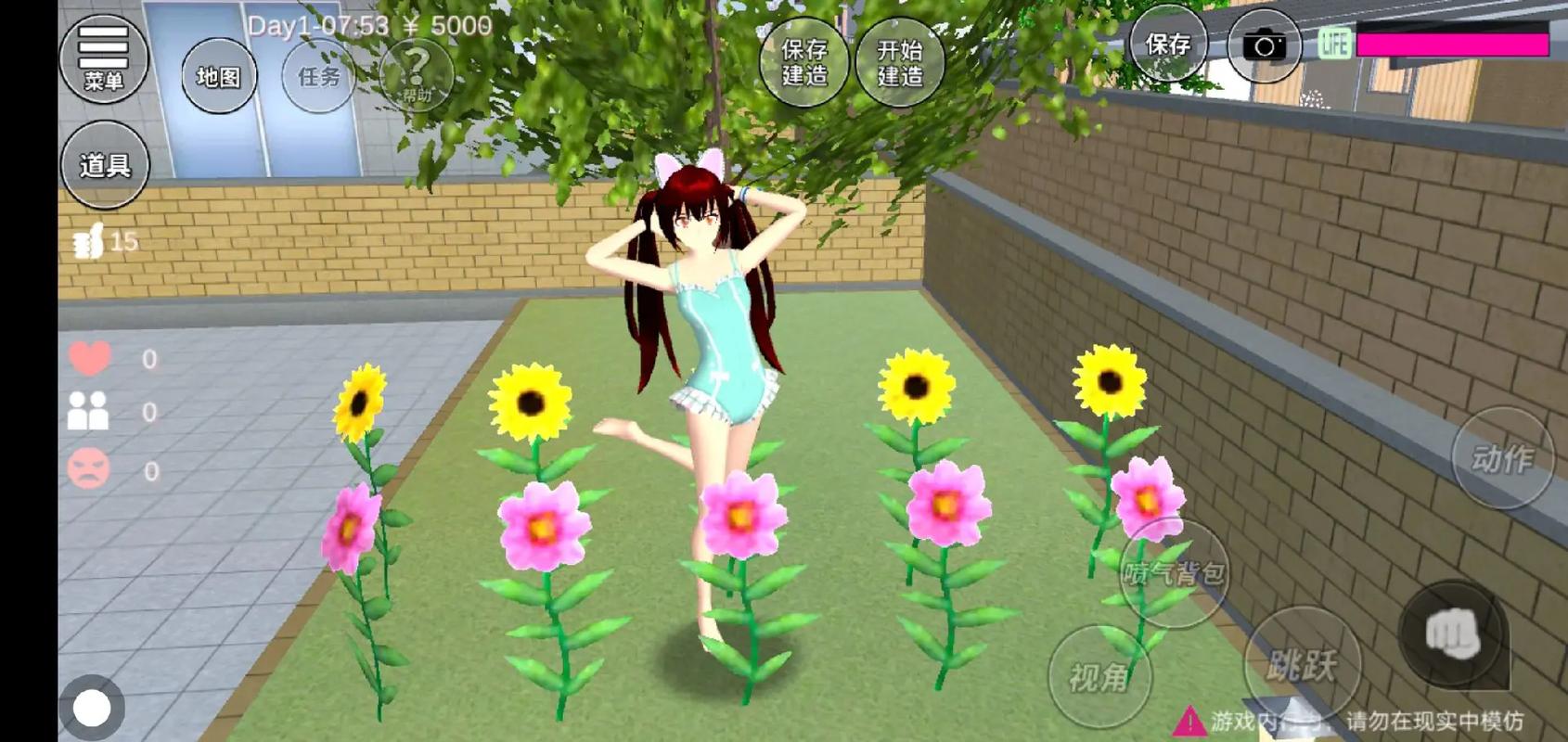Activate the 喷气背包 jetpack

pyautogui.click(x=1174, y=573)
